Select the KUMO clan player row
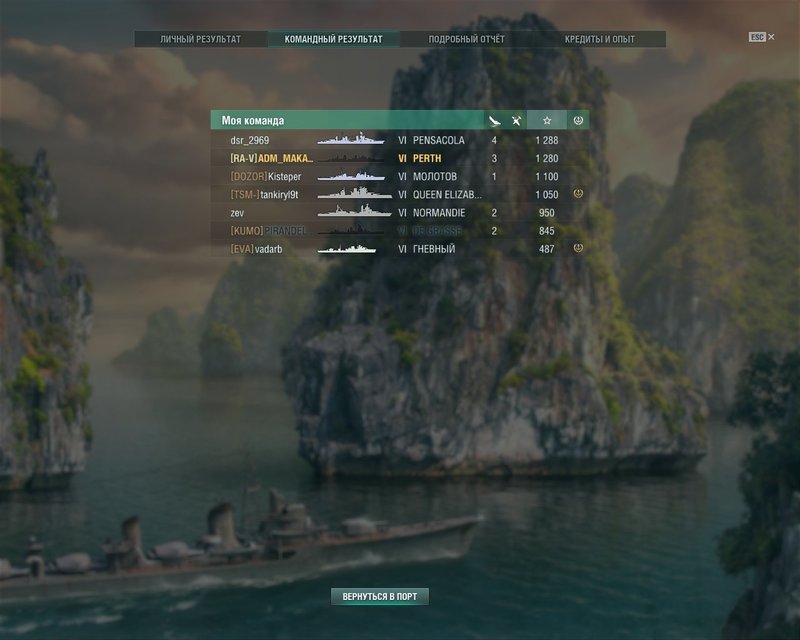800x640 pixels. point(400,231)
